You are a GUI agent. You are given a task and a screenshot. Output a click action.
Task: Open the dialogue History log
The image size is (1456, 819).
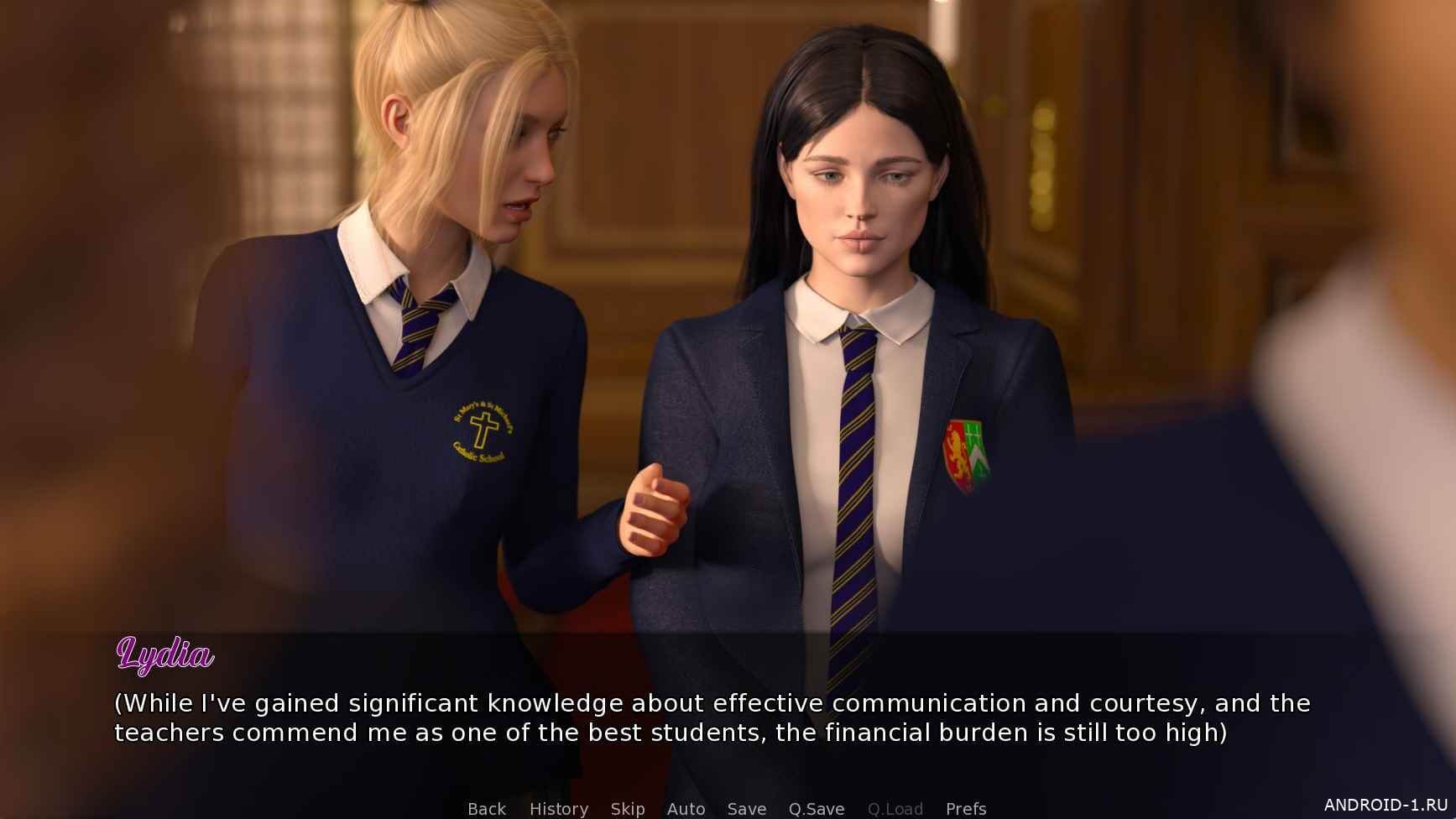558,809
